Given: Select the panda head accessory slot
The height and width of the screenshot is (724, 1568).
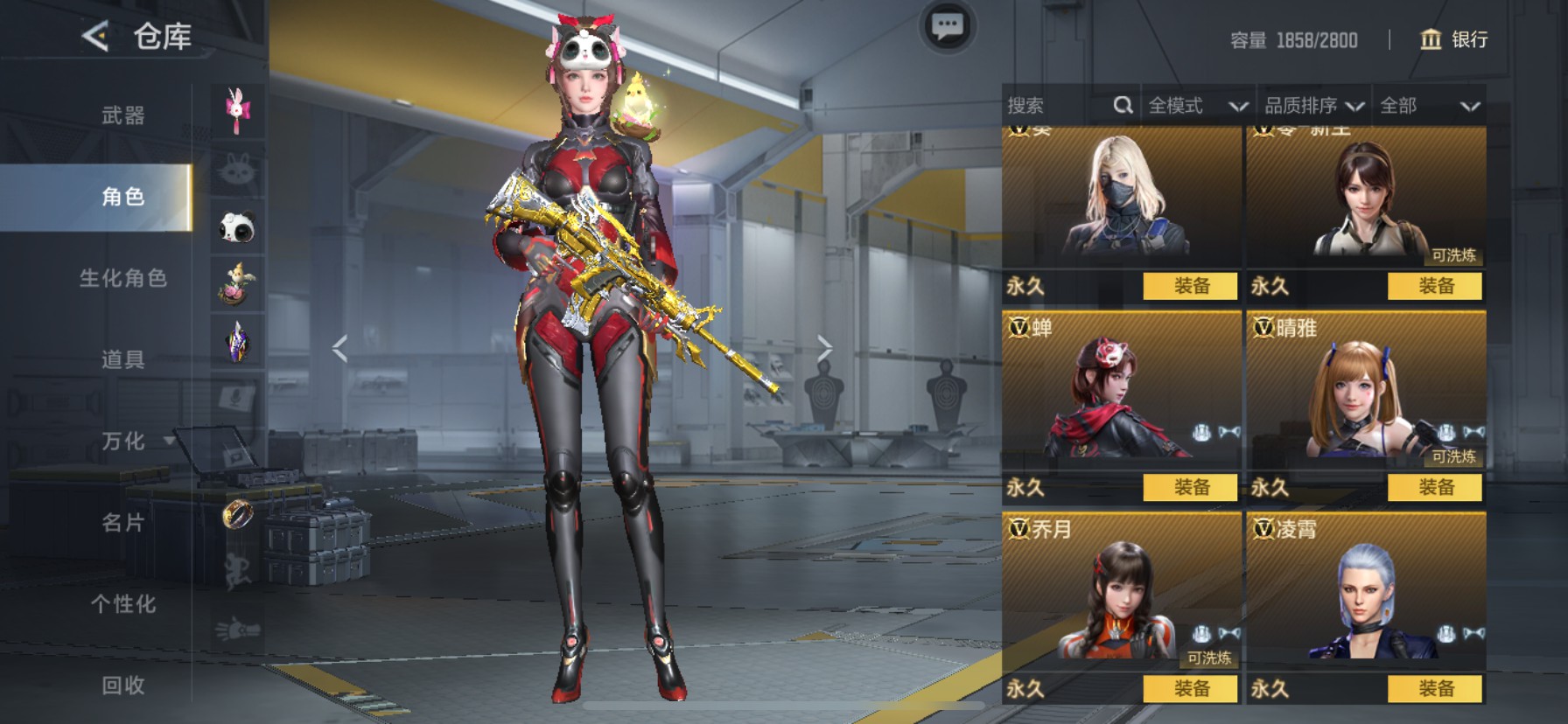Looking at the screenshot, I should [237, 228].
